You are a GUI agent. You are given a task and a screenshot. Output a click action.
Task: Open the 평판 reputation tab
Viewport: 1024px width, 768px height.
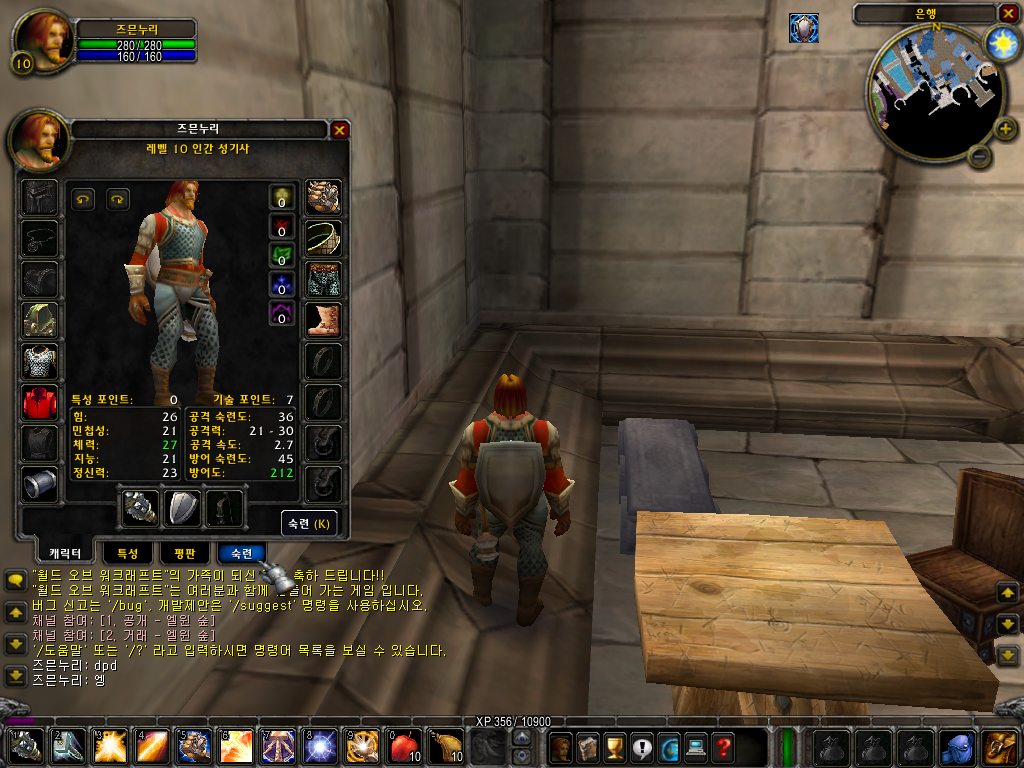point(184,553)
